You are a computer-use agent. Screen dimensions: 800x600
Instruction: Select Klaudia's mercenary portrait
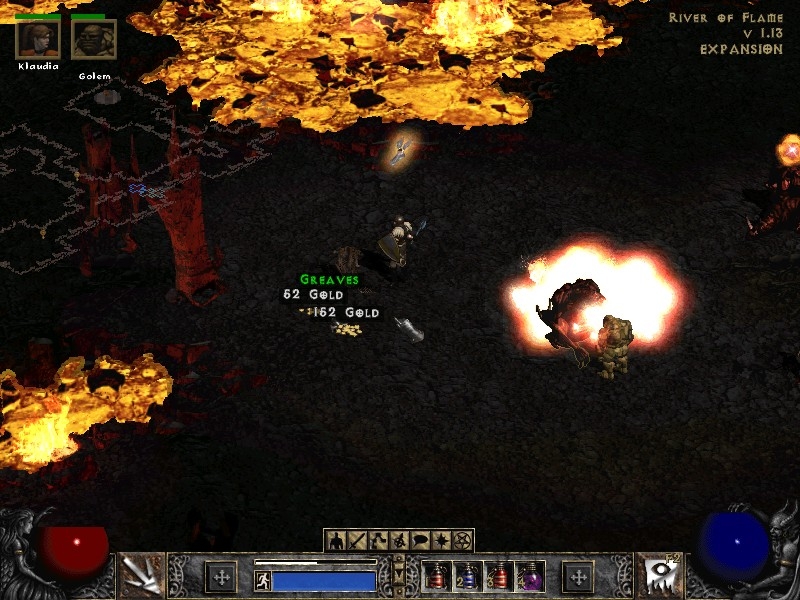click(38, 39)
